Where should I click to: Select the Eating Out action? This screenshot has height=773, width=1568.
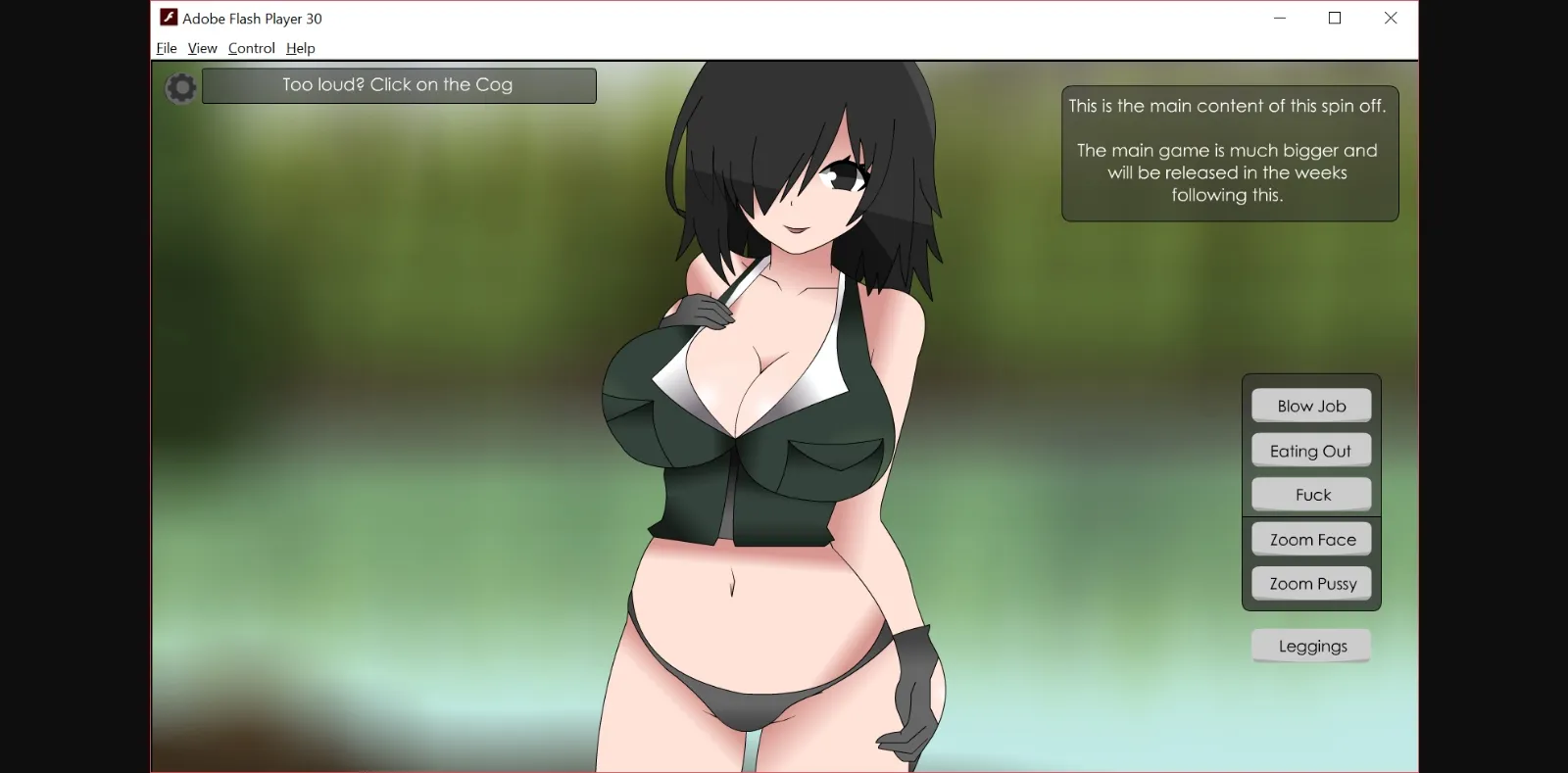click(x=1310, y=450)
